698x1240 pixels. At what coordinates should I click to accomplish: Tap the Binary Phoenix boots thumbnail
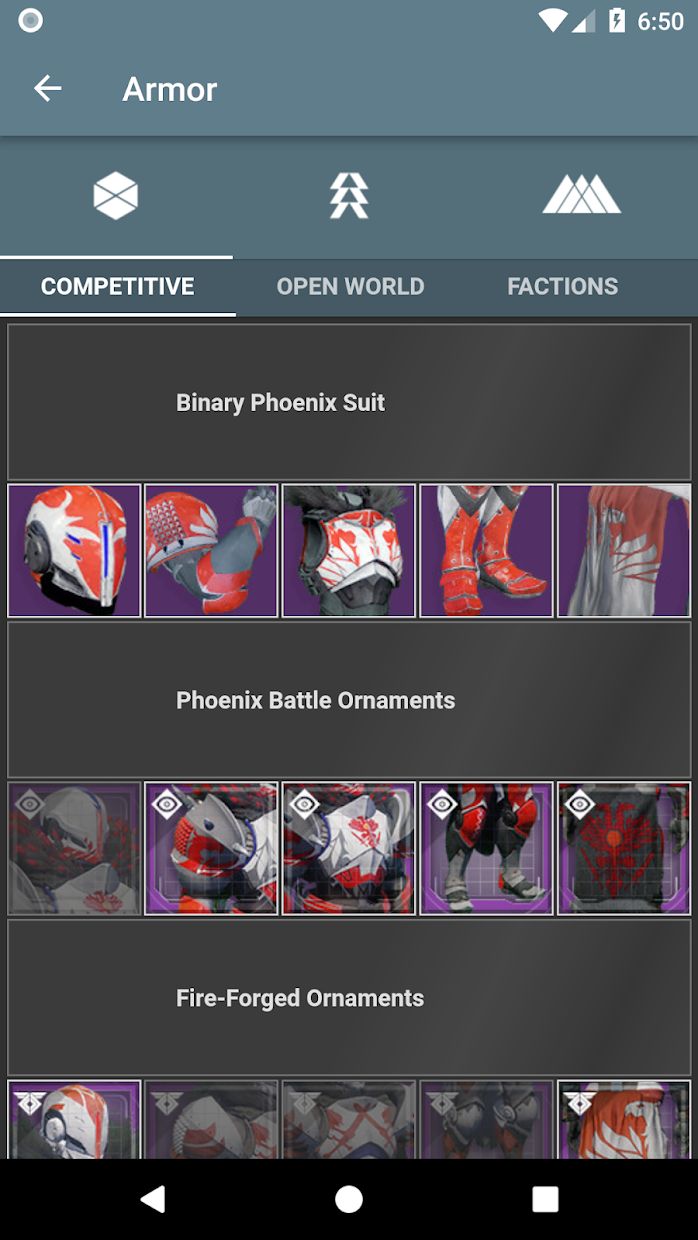486,550
